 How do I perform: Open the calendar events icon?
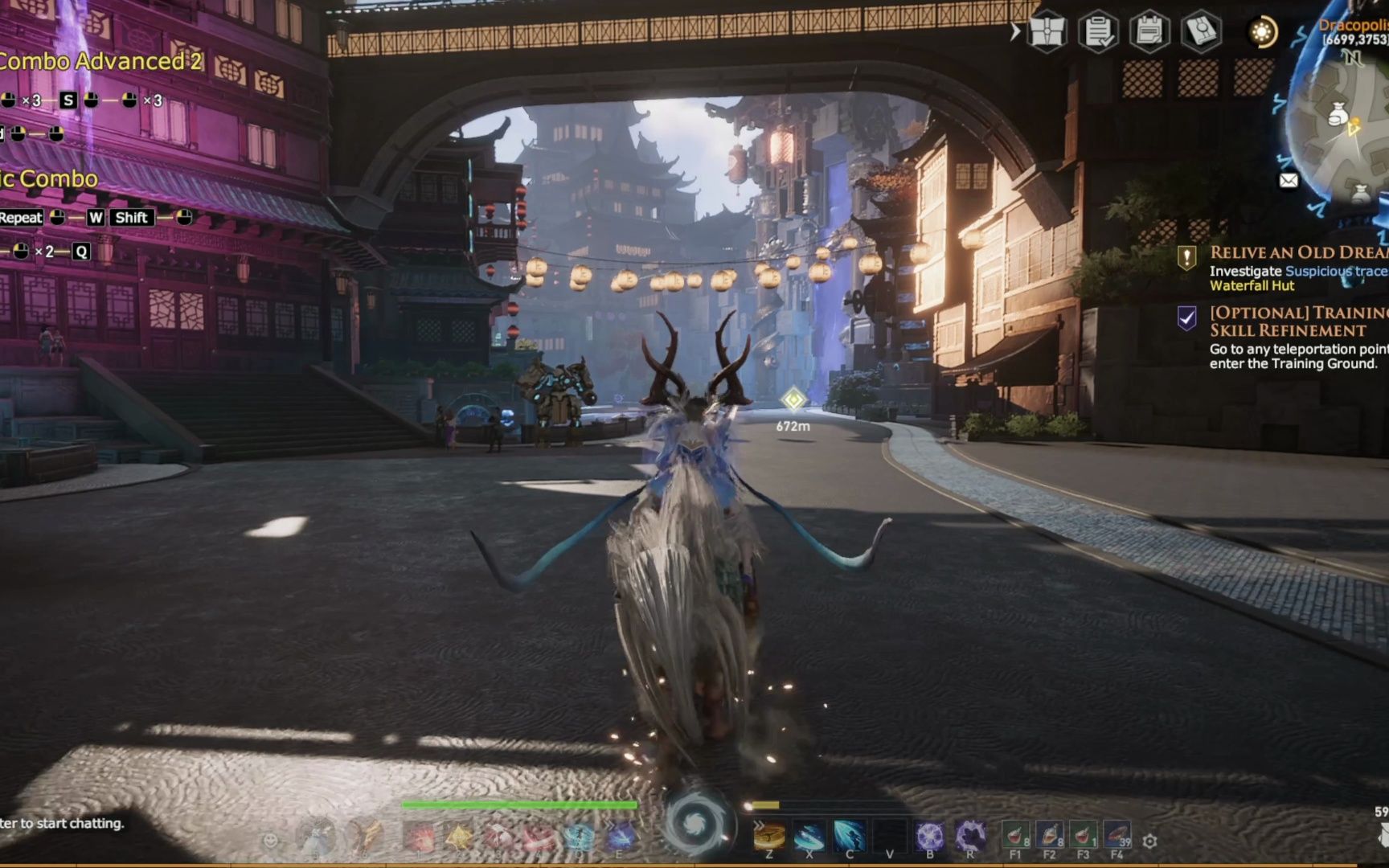coord(1149,32)
